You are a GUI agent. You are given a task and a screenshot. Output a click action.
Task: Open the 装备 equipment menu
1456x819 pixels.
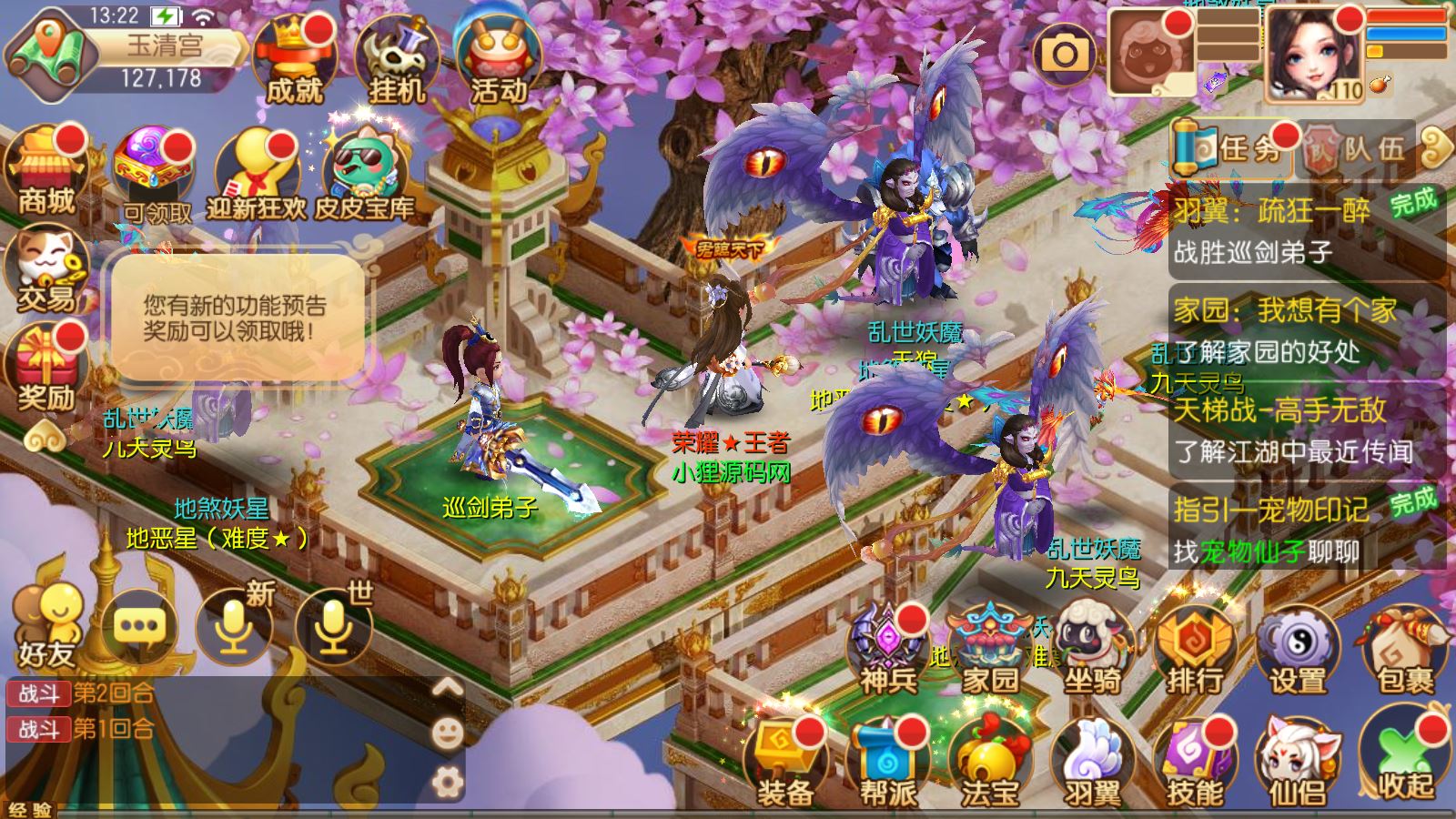[784, 764]
